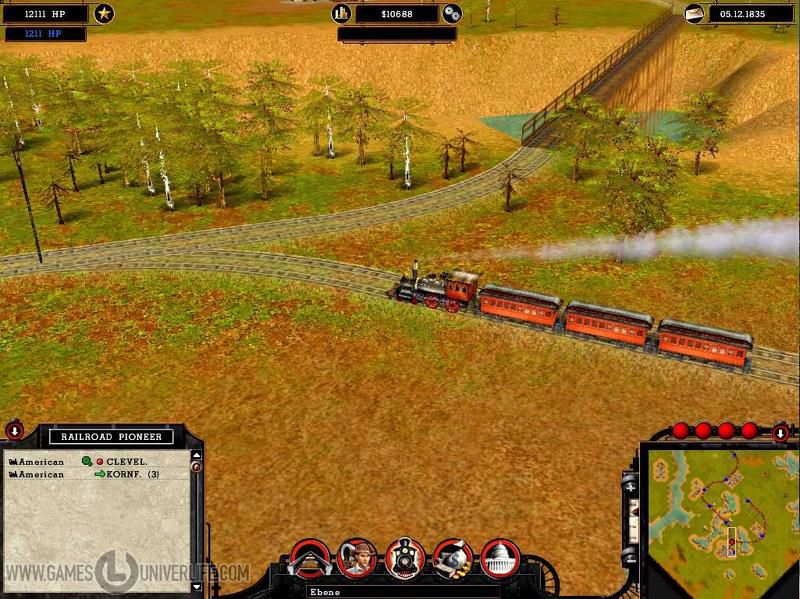Open the gears settings icon beside money
Viewport: 800px width, 599px height.
coord(452,14)
